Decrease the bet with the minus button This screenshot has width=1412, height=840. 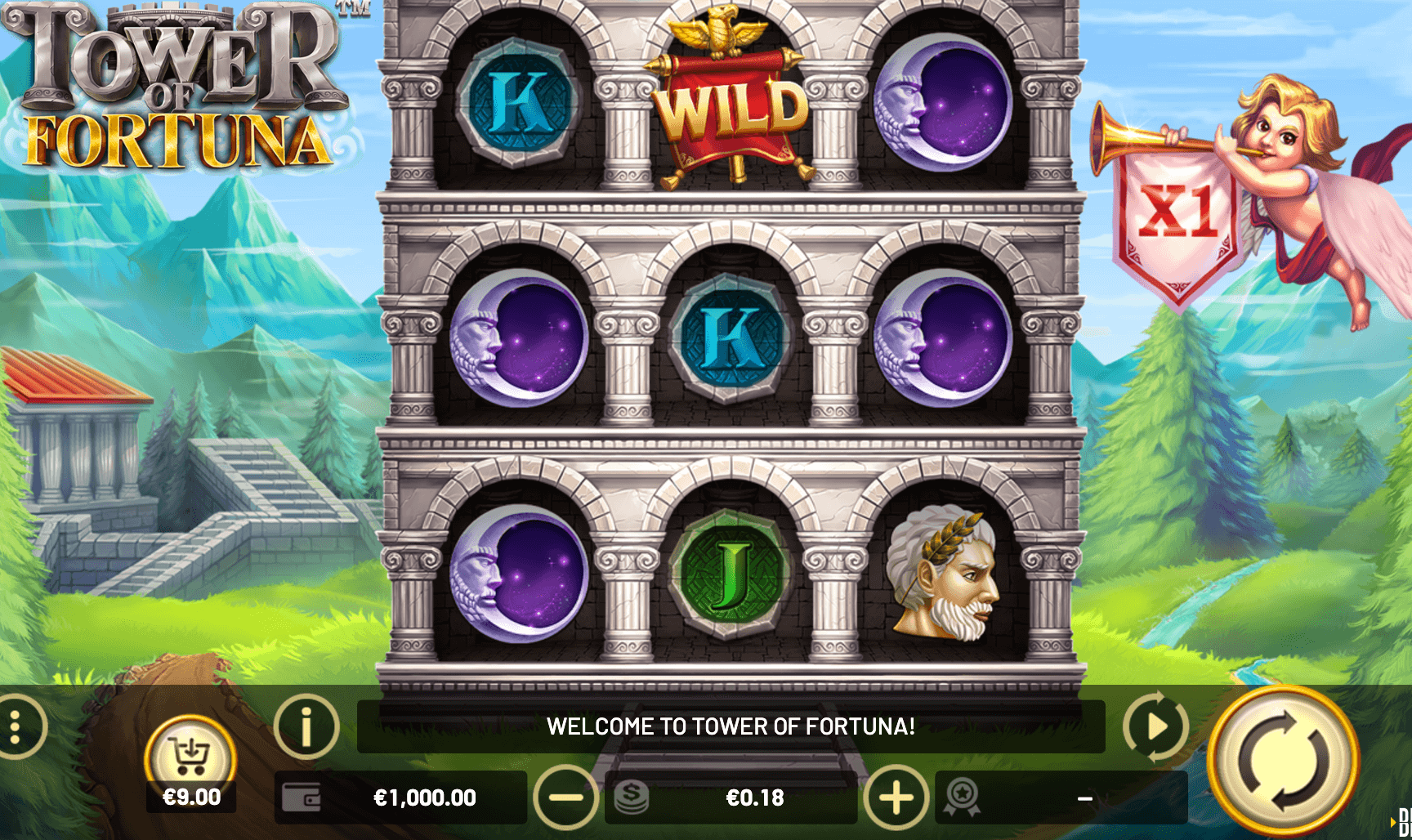click(565, 798)
